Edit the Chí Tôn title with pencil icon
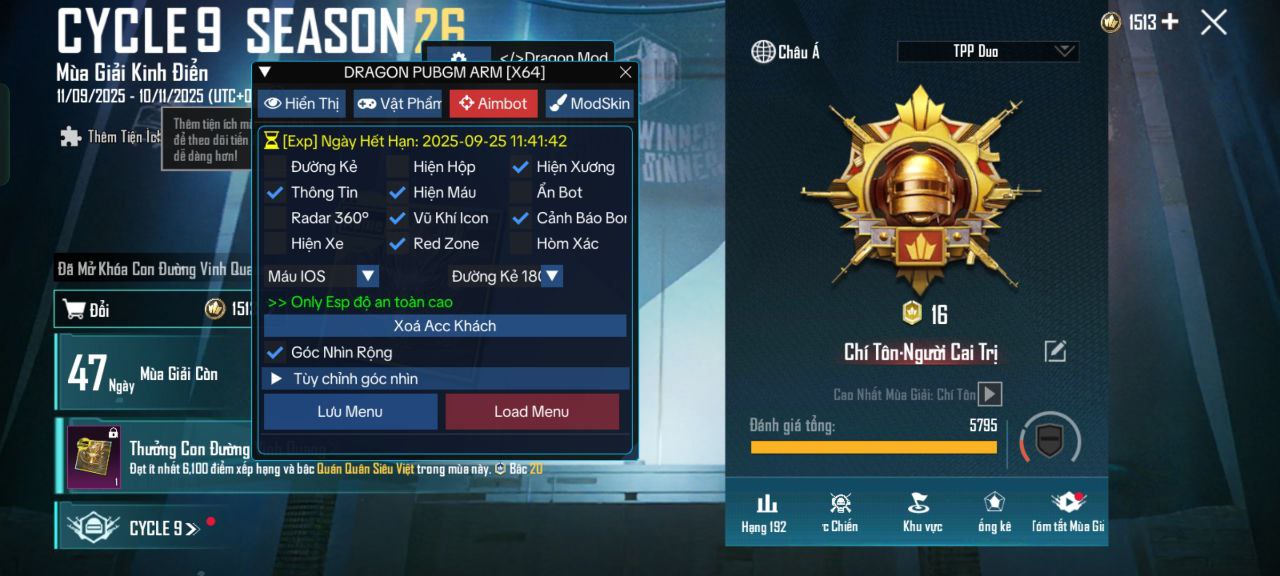Viewport: 1280px width, 576px height. pyautogui.click(x=1055, y=351)
